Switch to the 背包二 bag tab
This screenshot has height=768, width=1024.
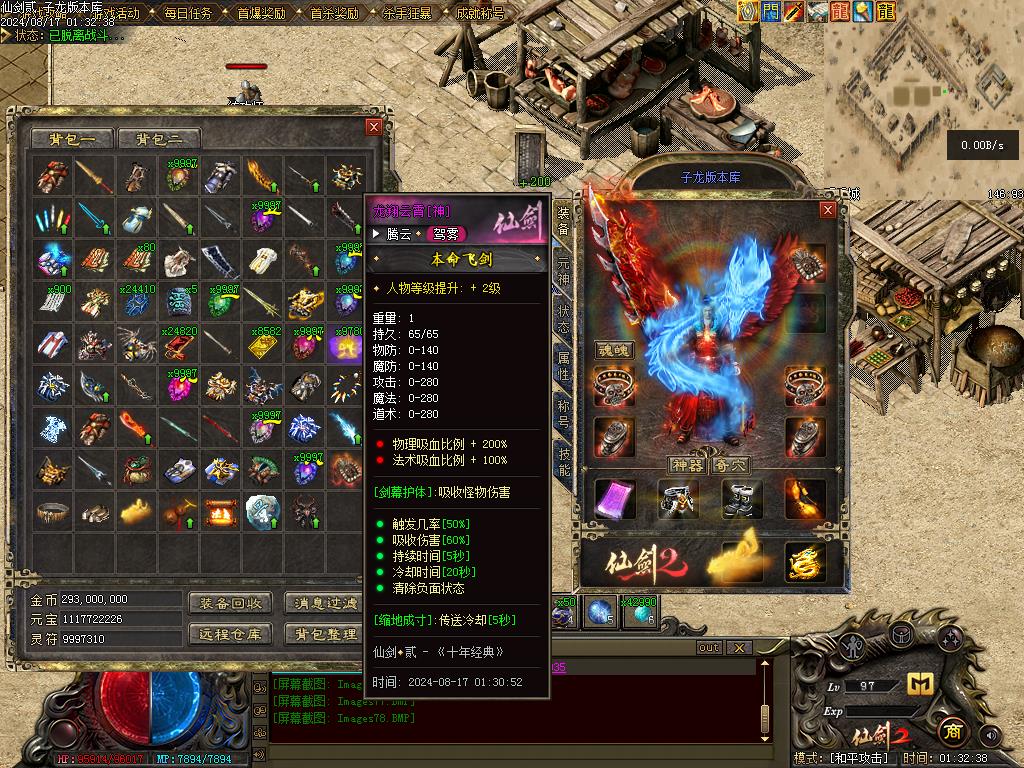click(x=159, y=139)
